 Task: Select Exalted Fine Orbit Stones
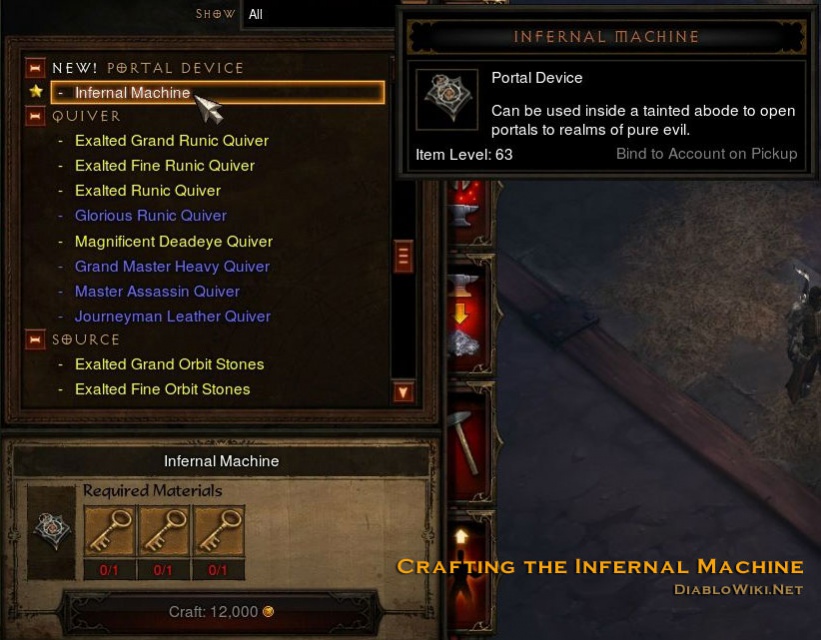(162, 390)
